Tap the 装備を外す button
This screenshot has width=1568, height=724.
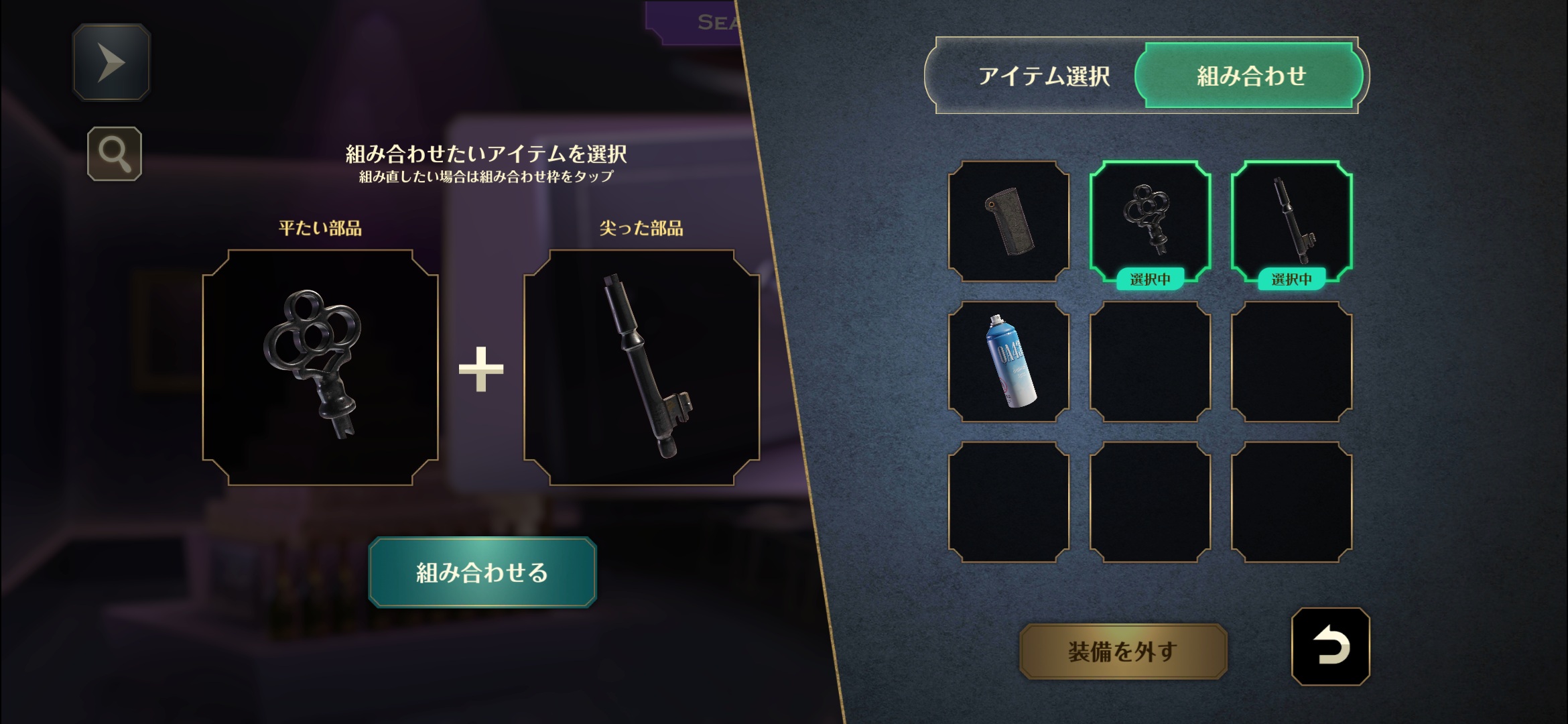pyautogui.click(x=1122, y=651)
